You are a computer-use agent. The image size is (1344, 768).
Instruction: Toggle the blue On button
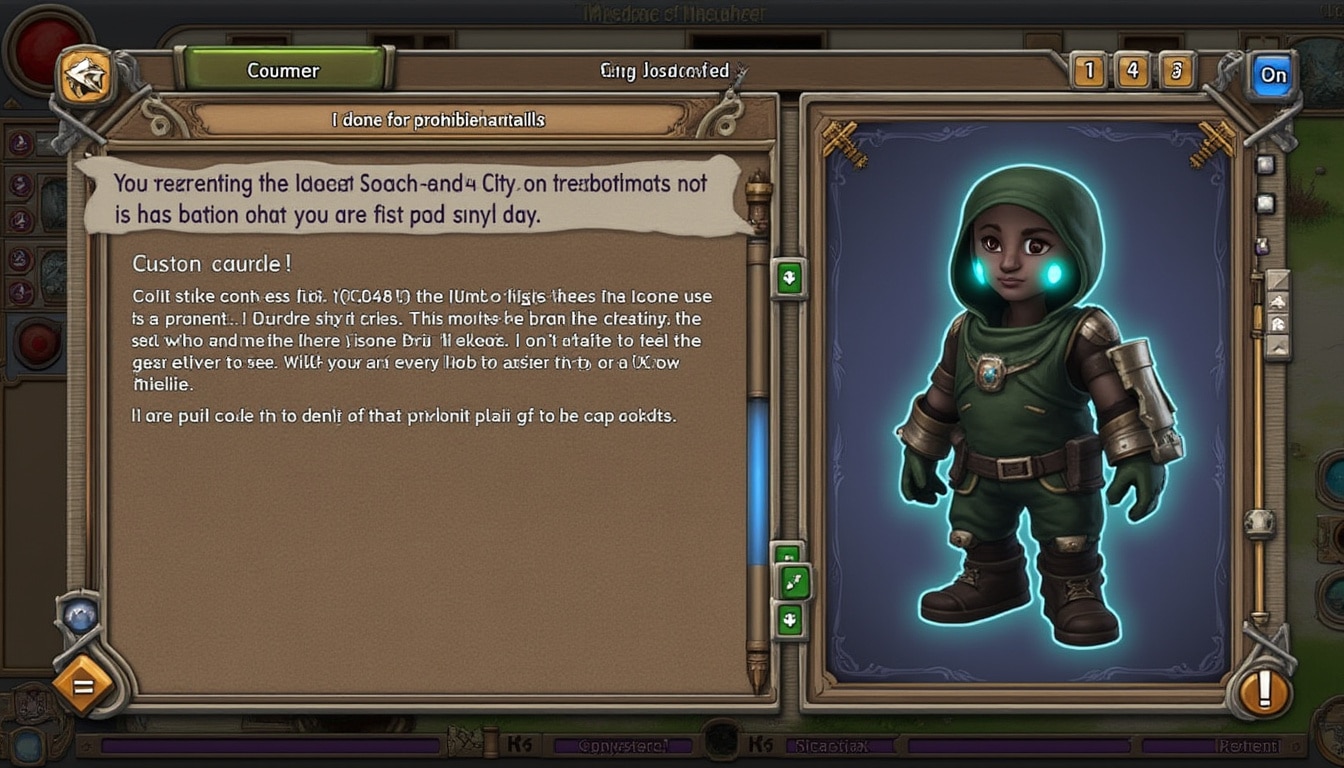click(x=1273, y=75)
